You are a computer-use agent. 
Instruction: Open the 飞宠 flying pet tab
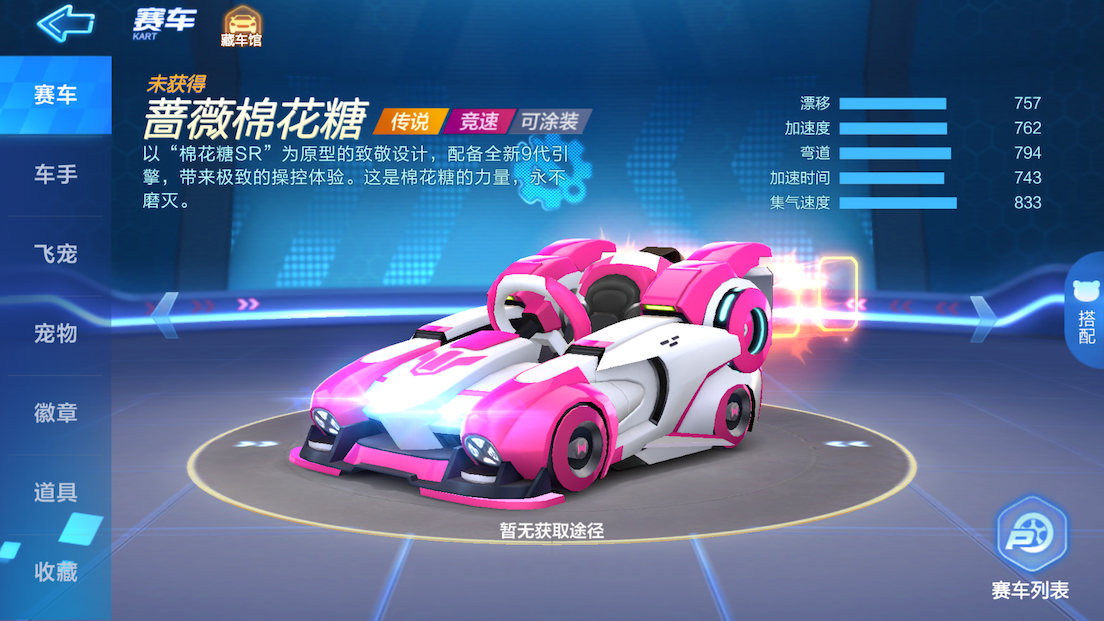(x=55, y=254)
